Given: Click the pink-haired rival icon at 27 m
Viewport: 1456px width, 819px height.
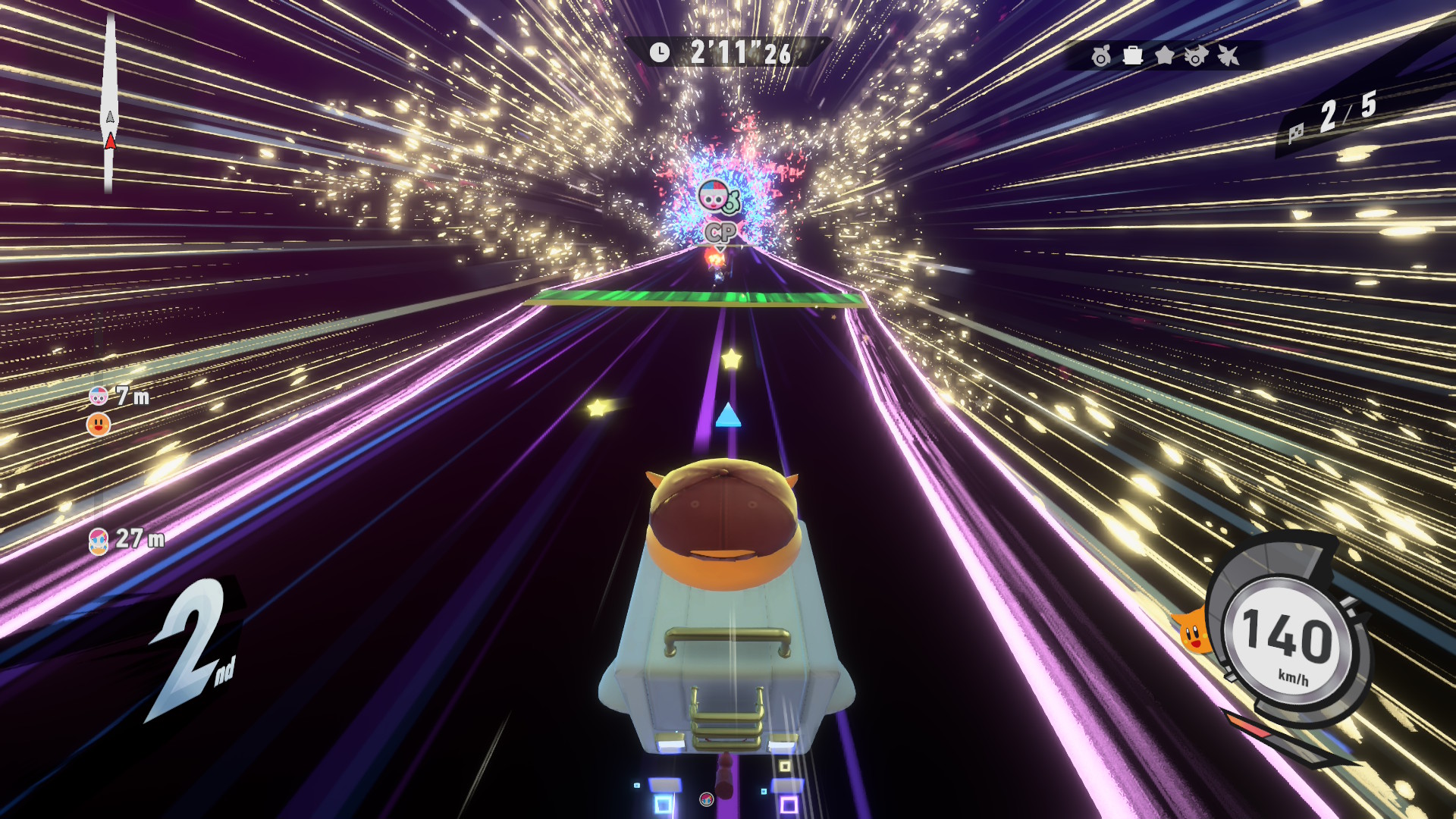Looking at the screenshot, I should click(99, 541).
